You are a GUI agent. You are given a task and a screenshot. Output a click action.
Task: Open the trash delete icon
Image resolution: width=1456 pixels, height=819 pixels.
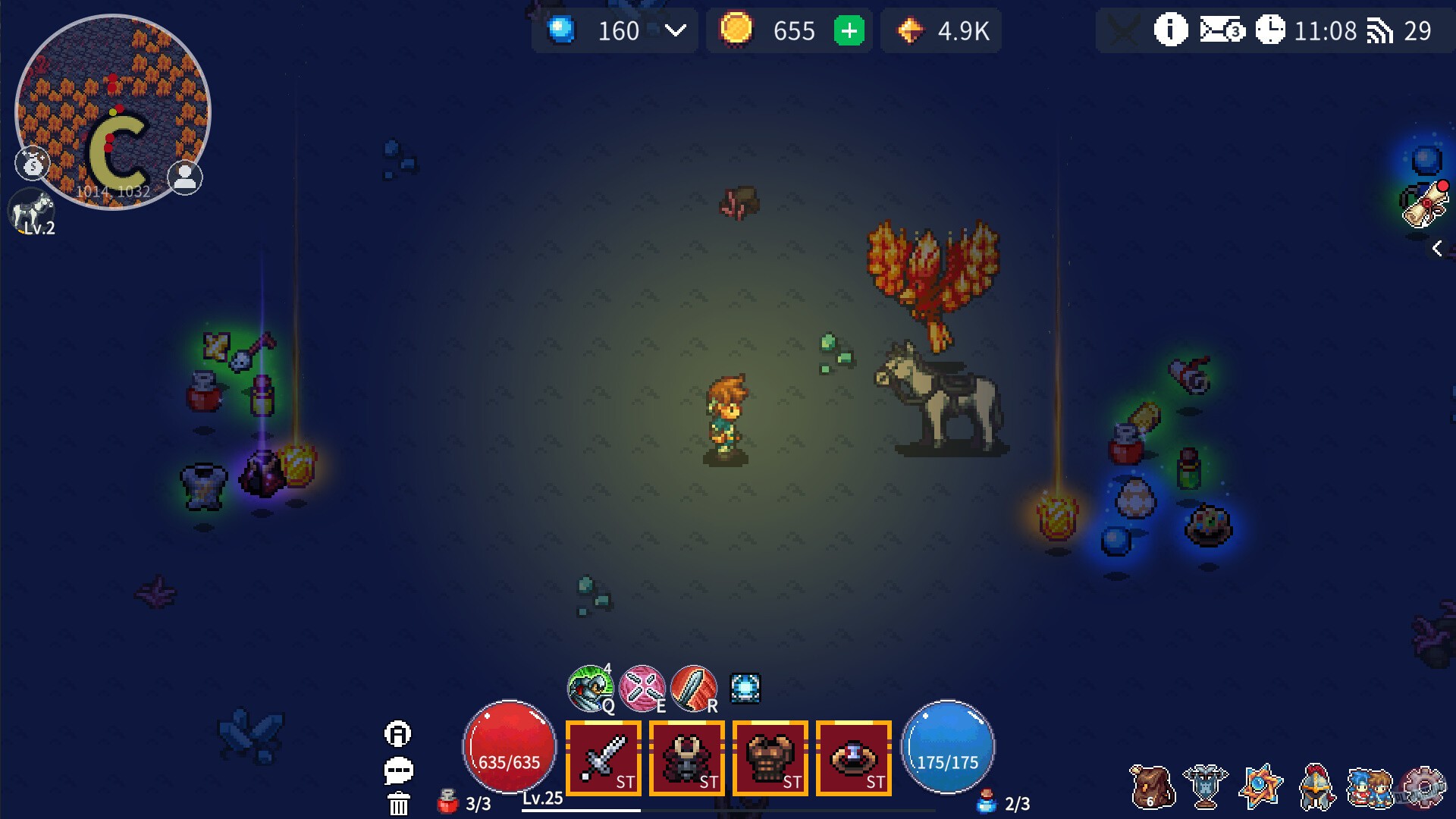click(x=397, y=802)
